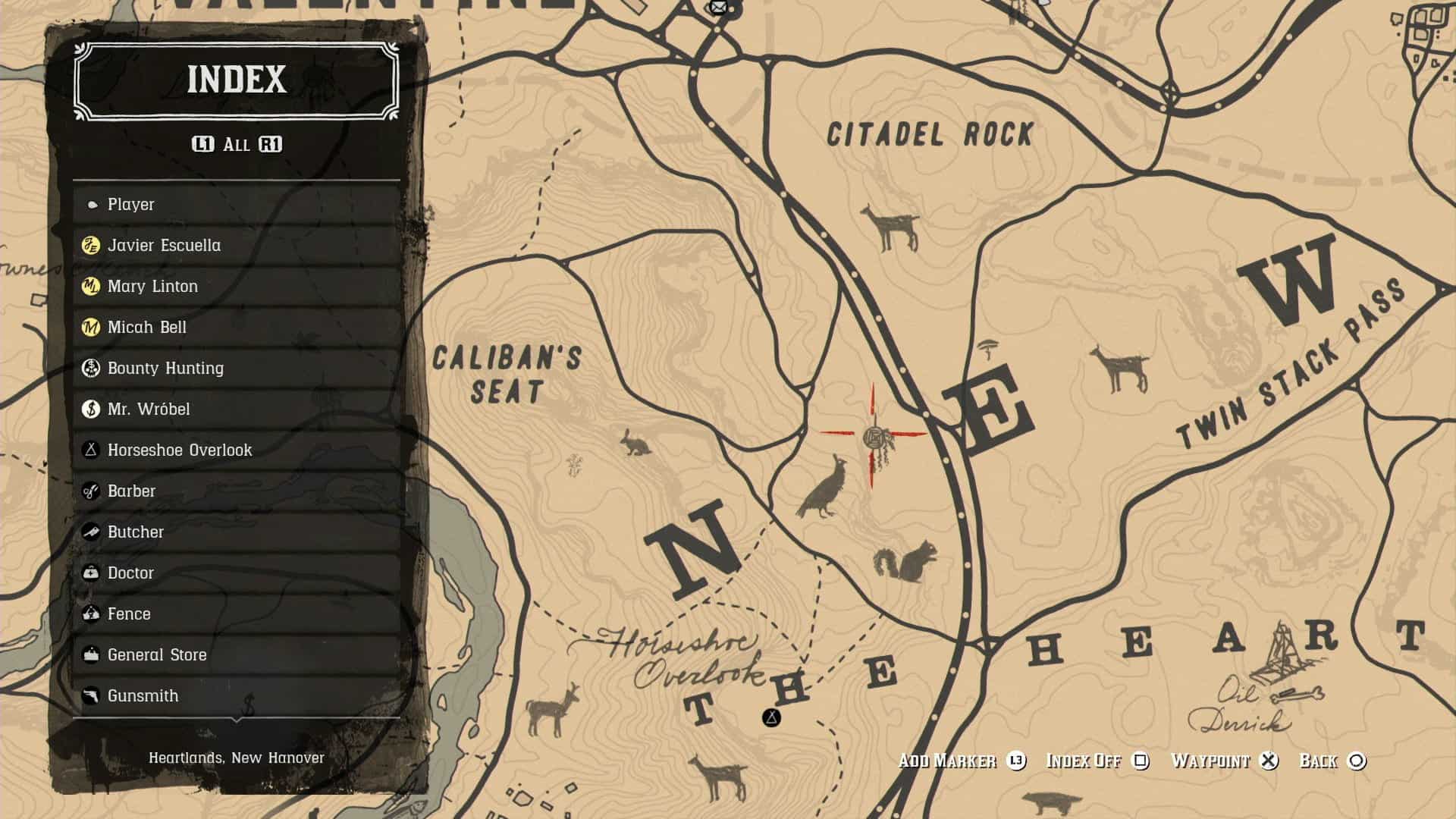Screen dimensions: 1456x819
Task: Choose the Fence entry from the index list
Action: [x=129, y=613]
